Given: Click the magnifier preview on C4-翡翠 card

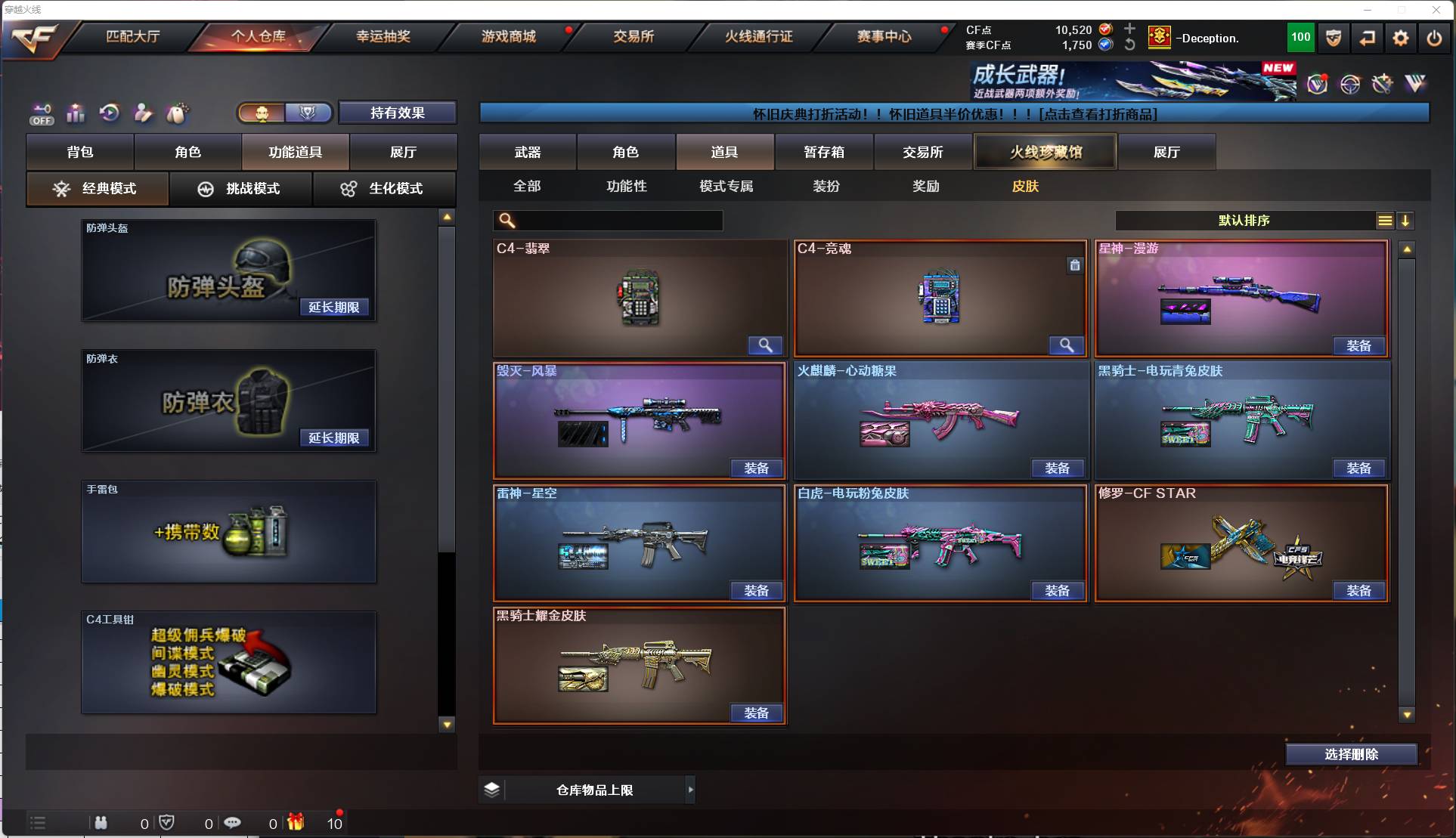Looking at the screenshot, I should click(764, 345).
